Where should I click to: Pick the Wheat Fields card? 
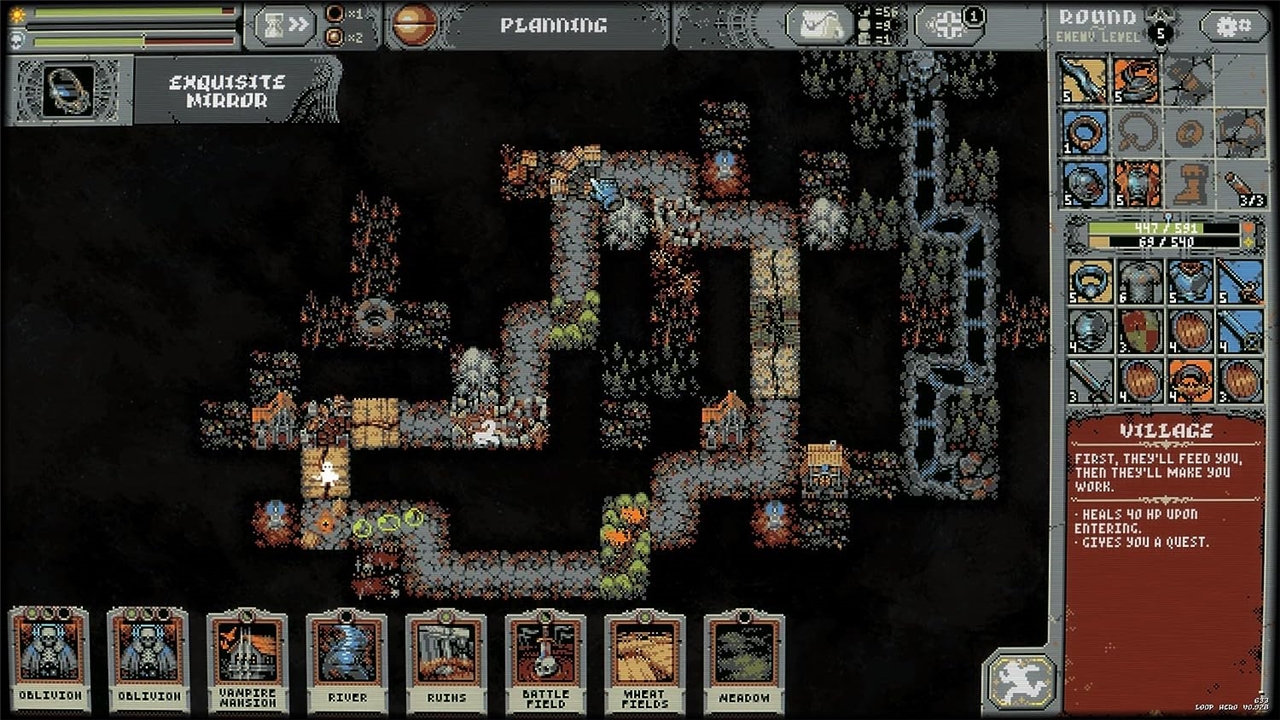pyautogui.click(x=645, y=655)
